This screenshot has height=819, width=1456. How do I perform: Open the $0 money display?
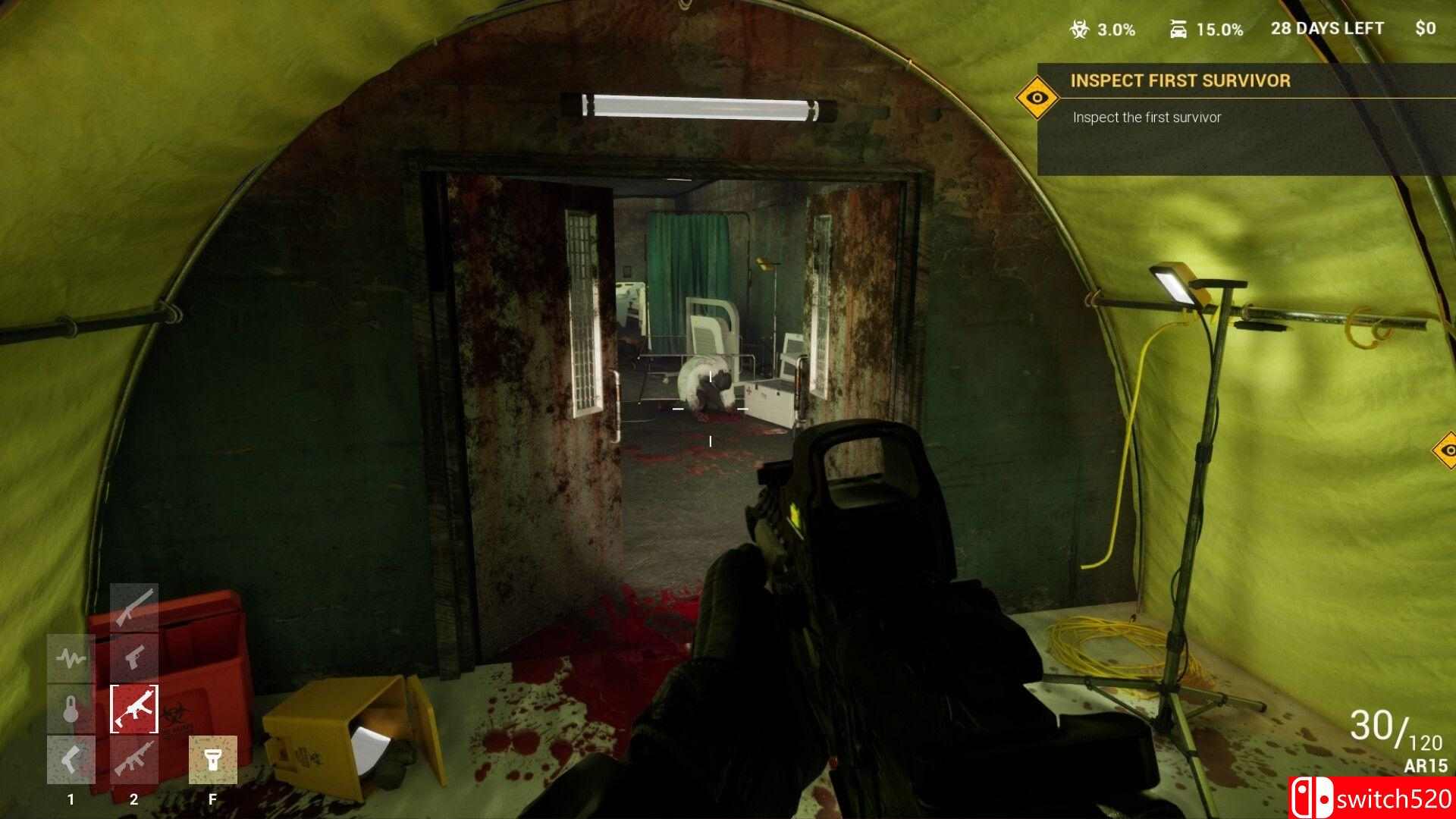1425,29
